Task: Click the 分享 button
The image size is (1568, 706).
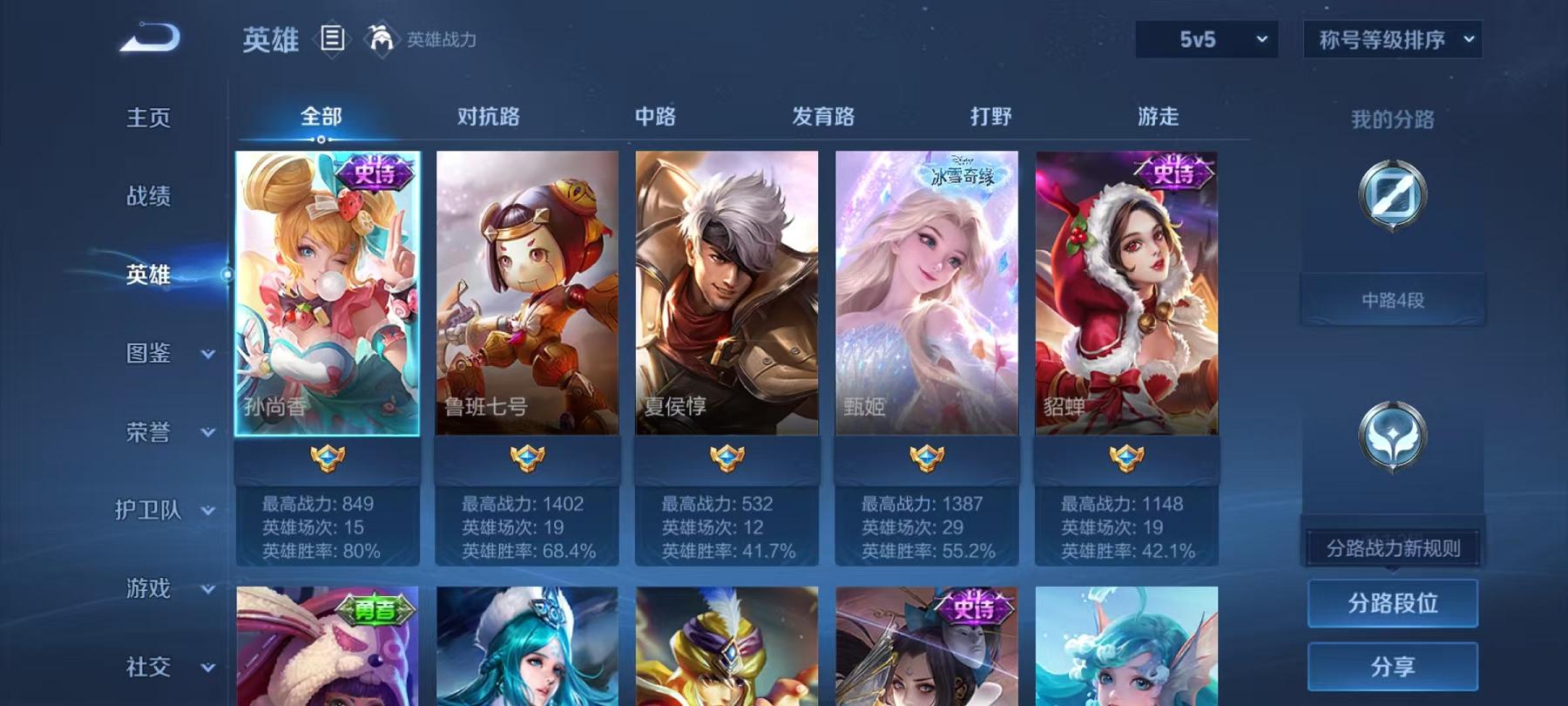Action: (x=1391, y=665)
